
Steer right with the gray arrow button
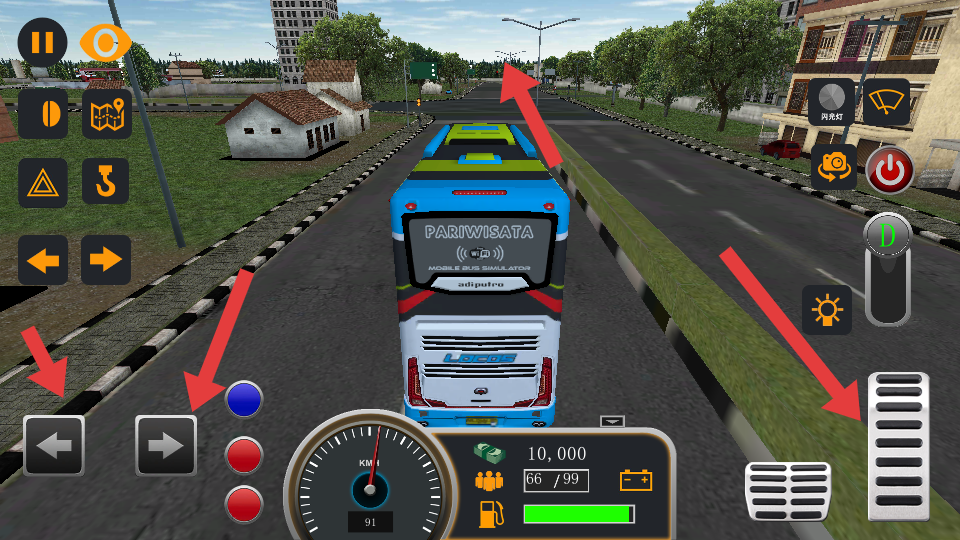click(x=166, y=445)
